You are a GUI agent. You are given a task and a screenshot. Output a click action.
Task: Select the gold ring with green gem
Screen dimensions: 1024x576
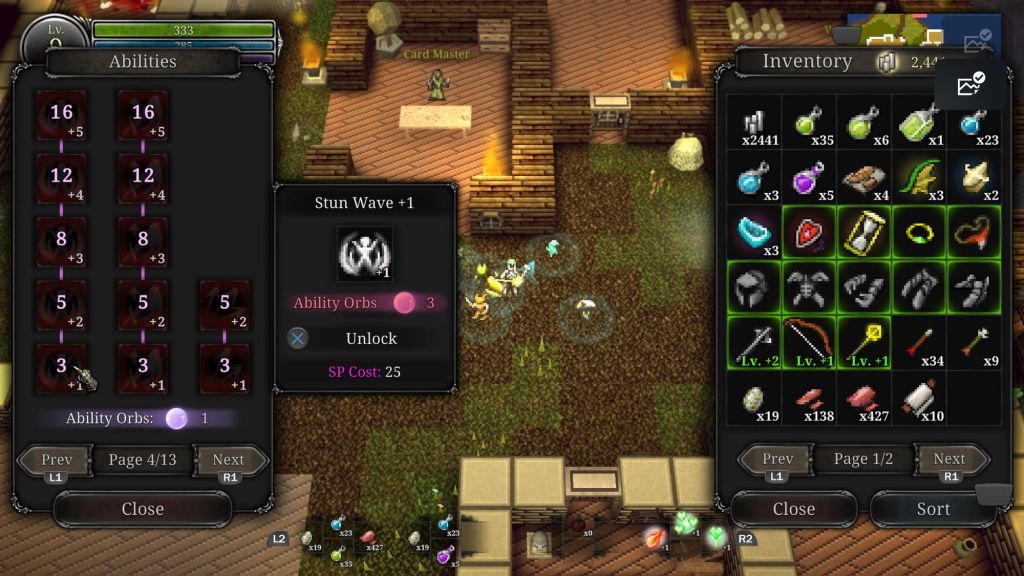(919, 233)
